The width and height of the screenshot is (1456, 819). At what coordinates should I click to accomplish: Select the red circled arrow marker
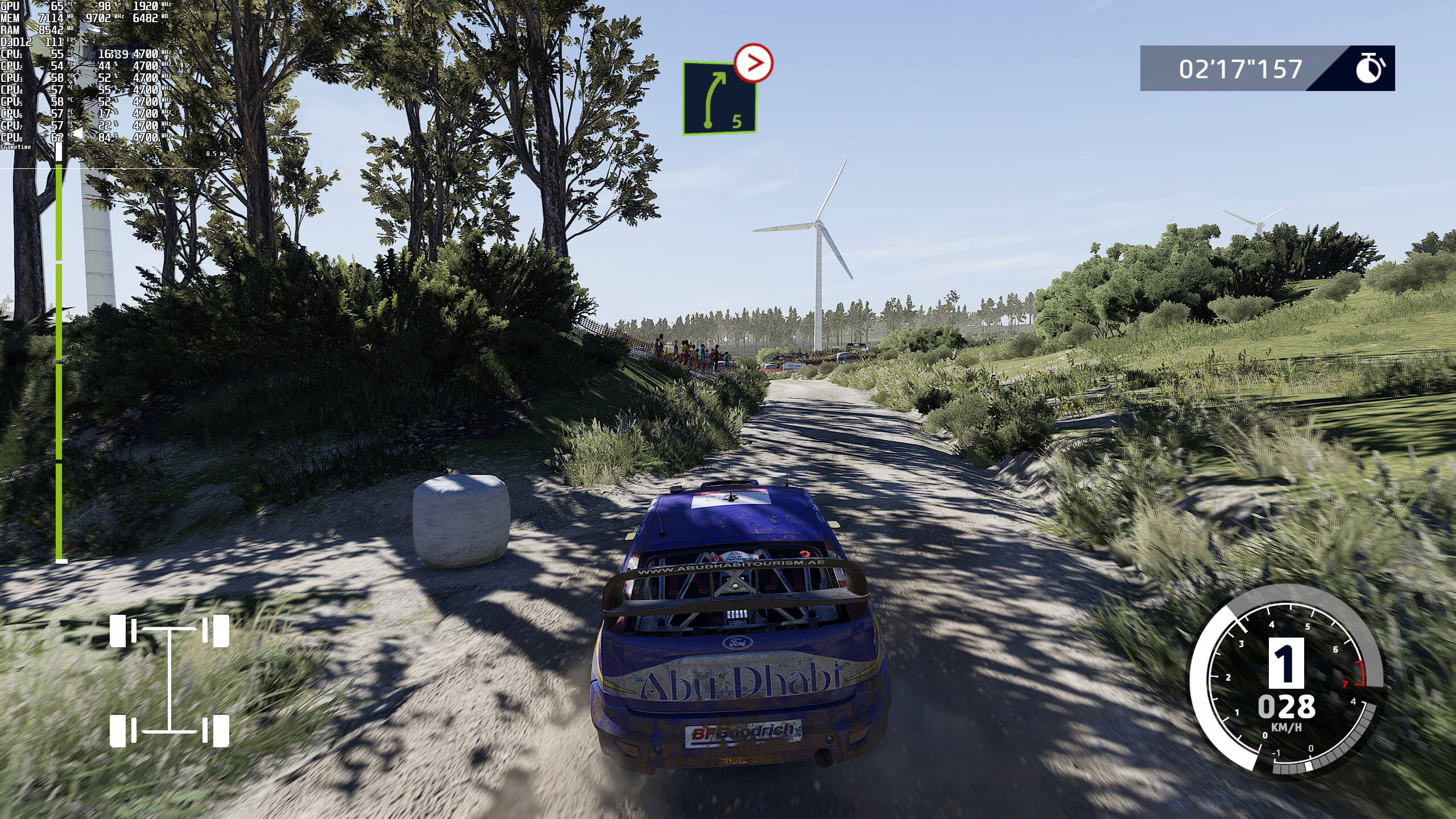[754, 63]
